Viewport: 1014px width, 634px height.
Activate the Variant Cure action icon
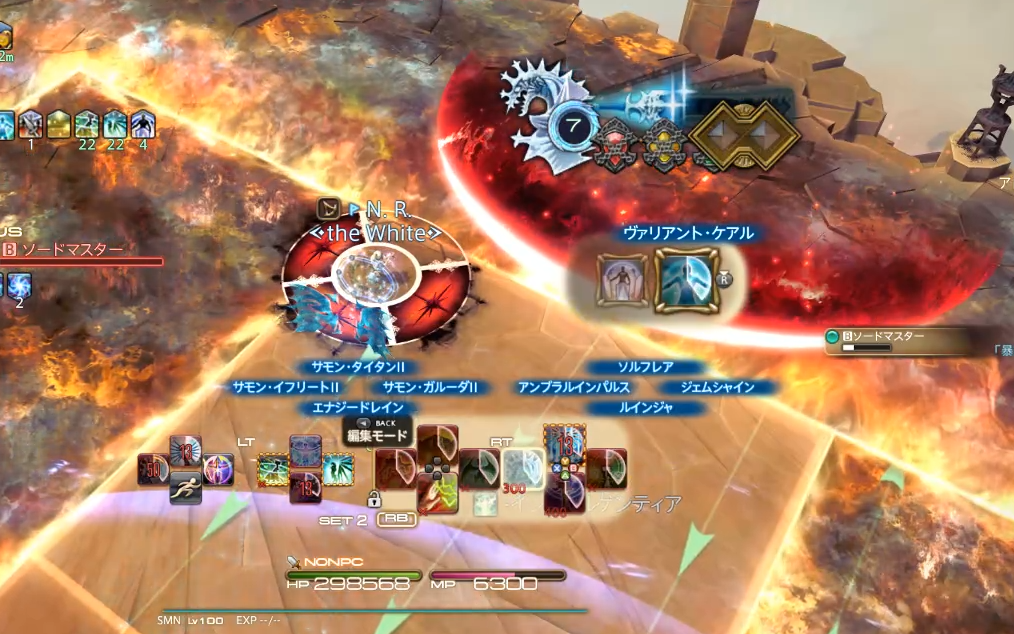(685, 281)
